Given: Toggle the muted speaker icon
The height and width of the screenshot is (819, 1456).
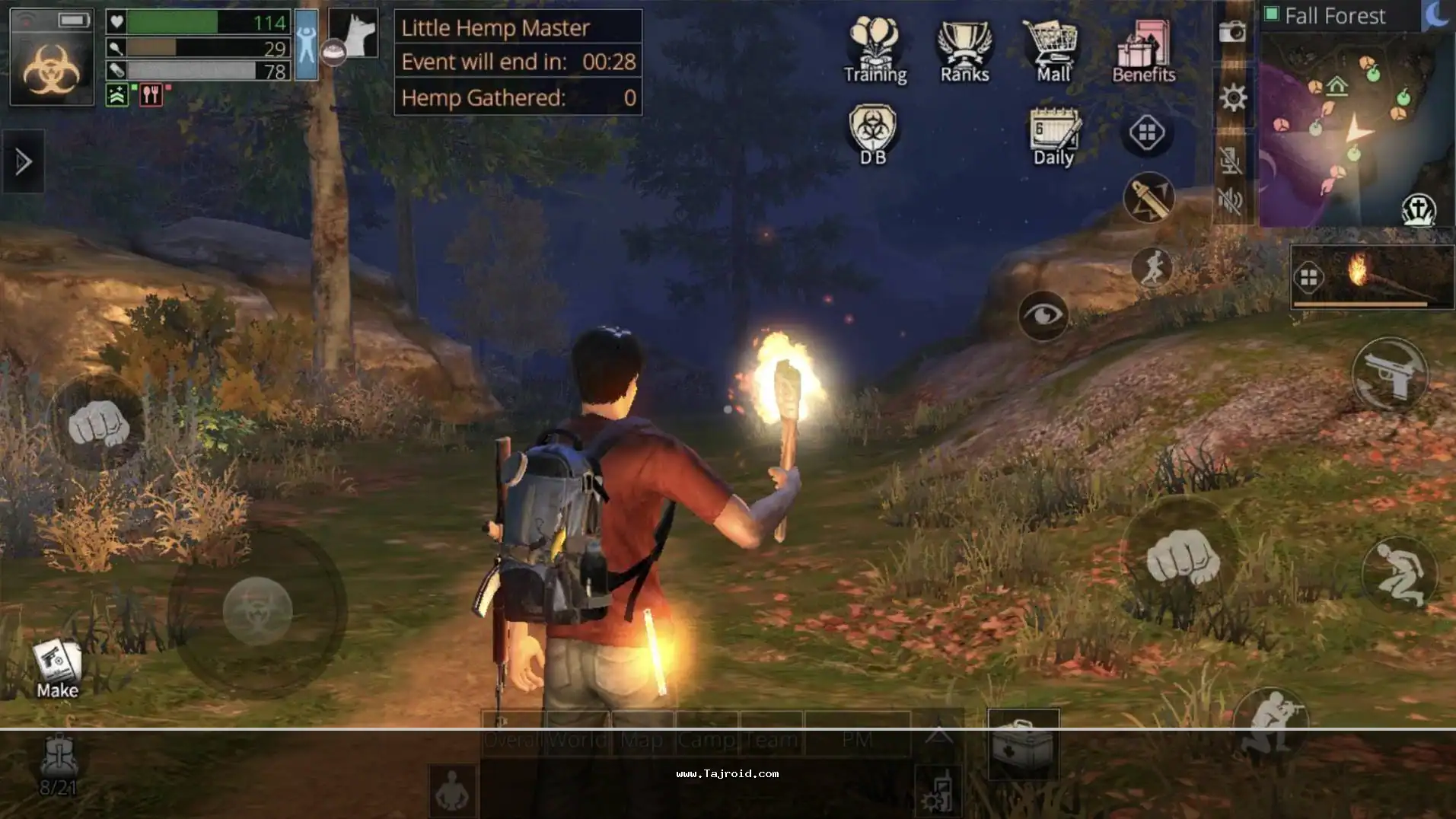Looking at the screenshot, I should click(x=1231, y=200).
